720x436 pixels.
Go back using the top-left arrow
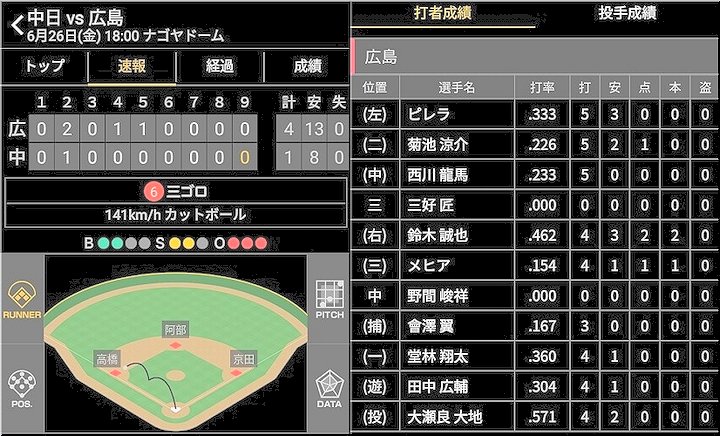15,25
